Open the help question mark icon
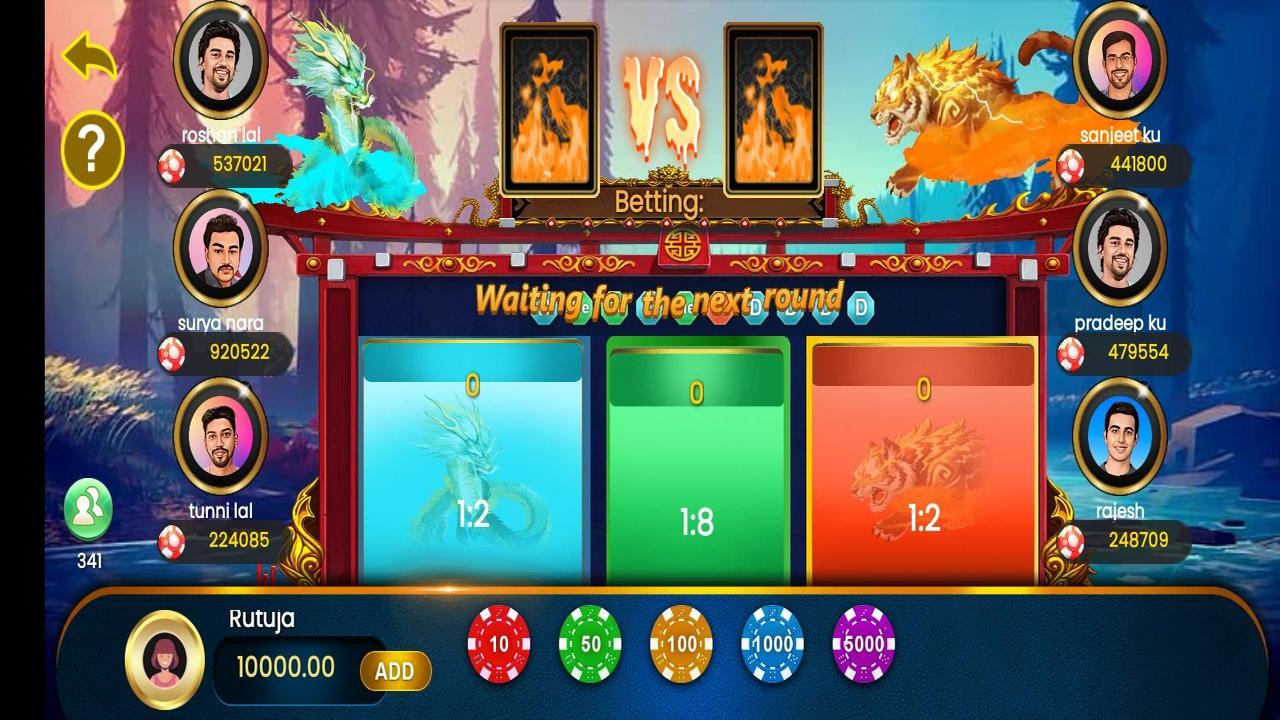The width and height of the screenshot is (1280, 720). point(91,148)
